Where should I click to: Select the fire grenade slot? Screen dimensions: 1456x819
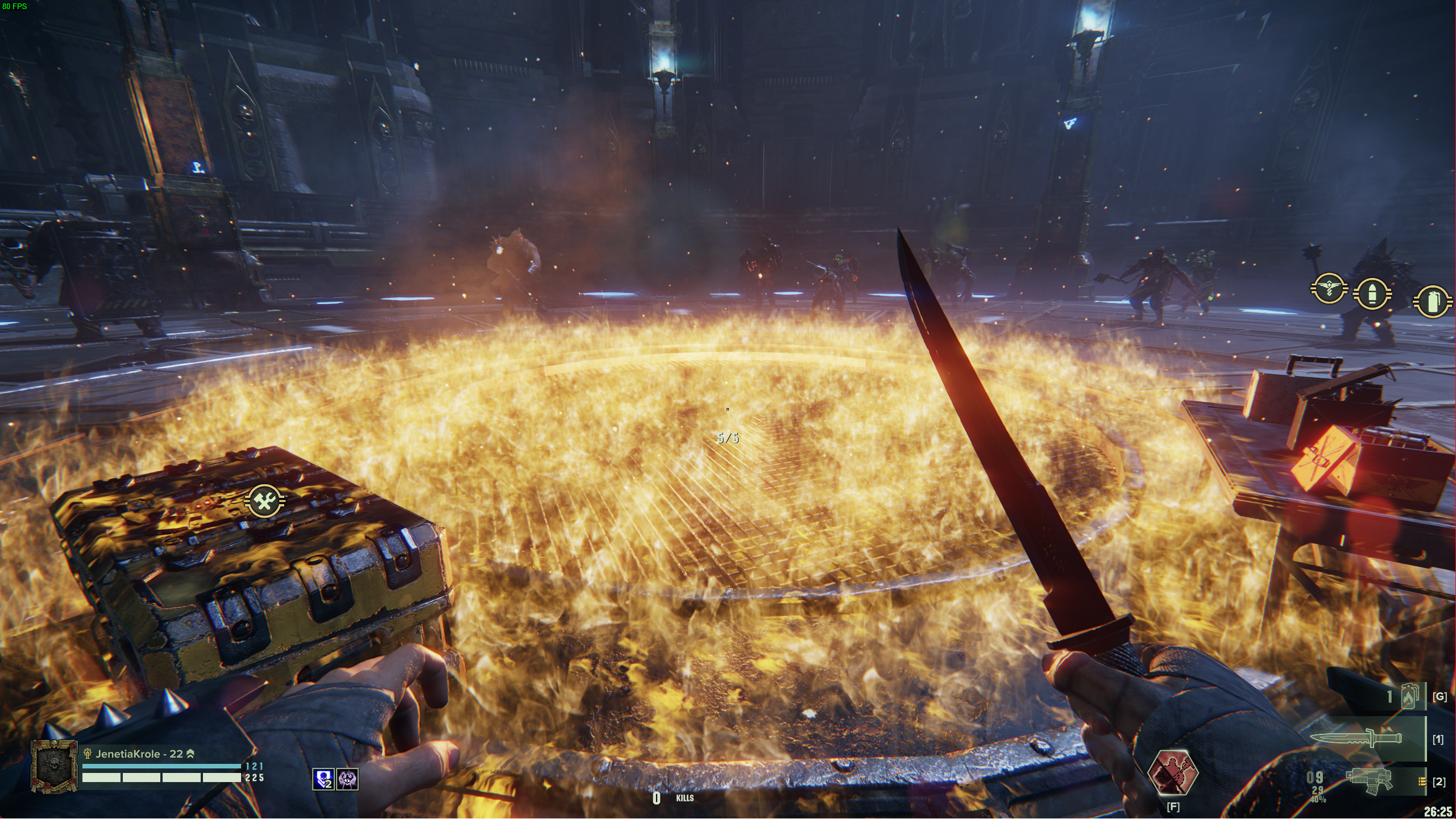1408,697
